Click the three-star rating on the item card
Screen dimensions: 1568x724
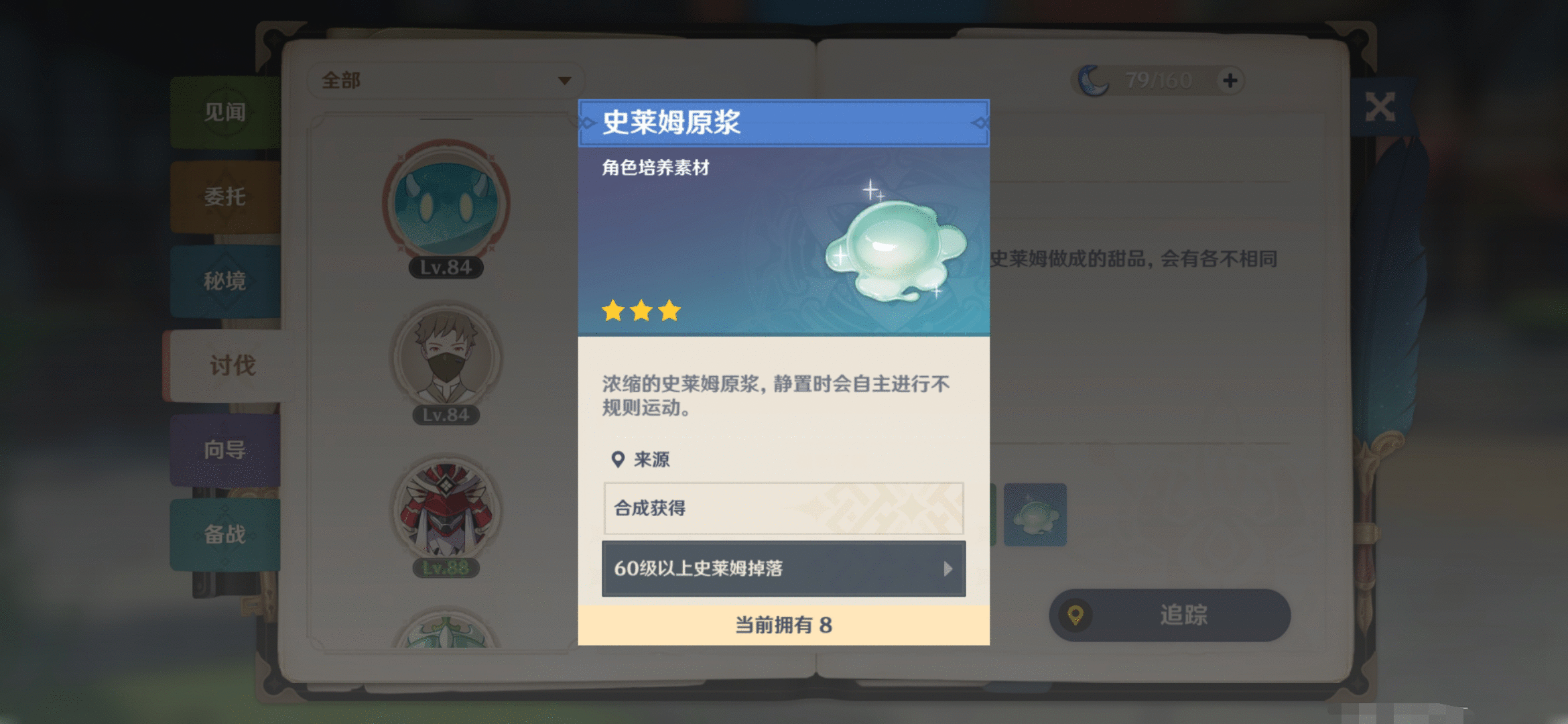coord(641,310)
